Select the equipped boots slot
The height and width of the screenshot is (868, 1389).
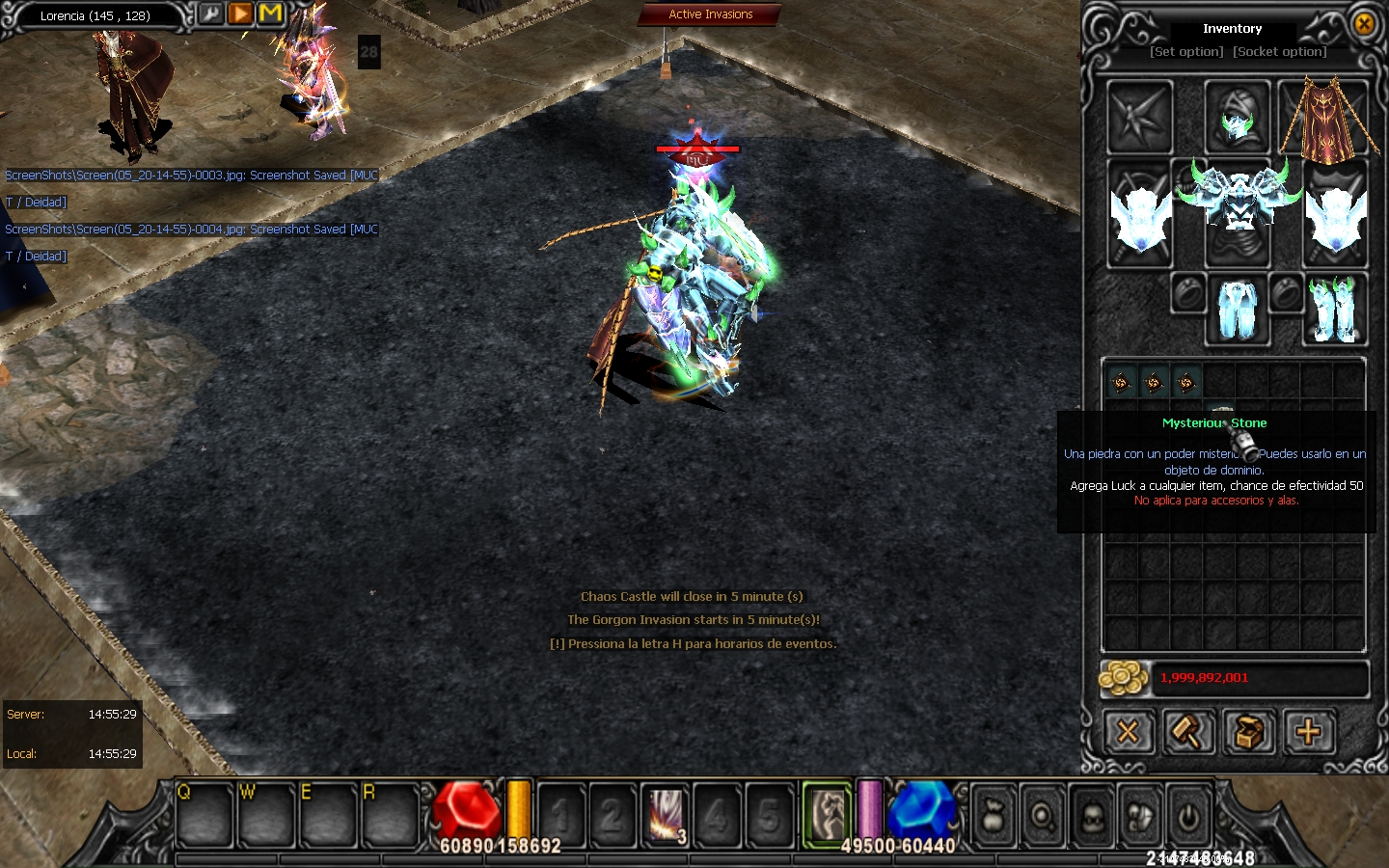click(x=1334, y=309)
